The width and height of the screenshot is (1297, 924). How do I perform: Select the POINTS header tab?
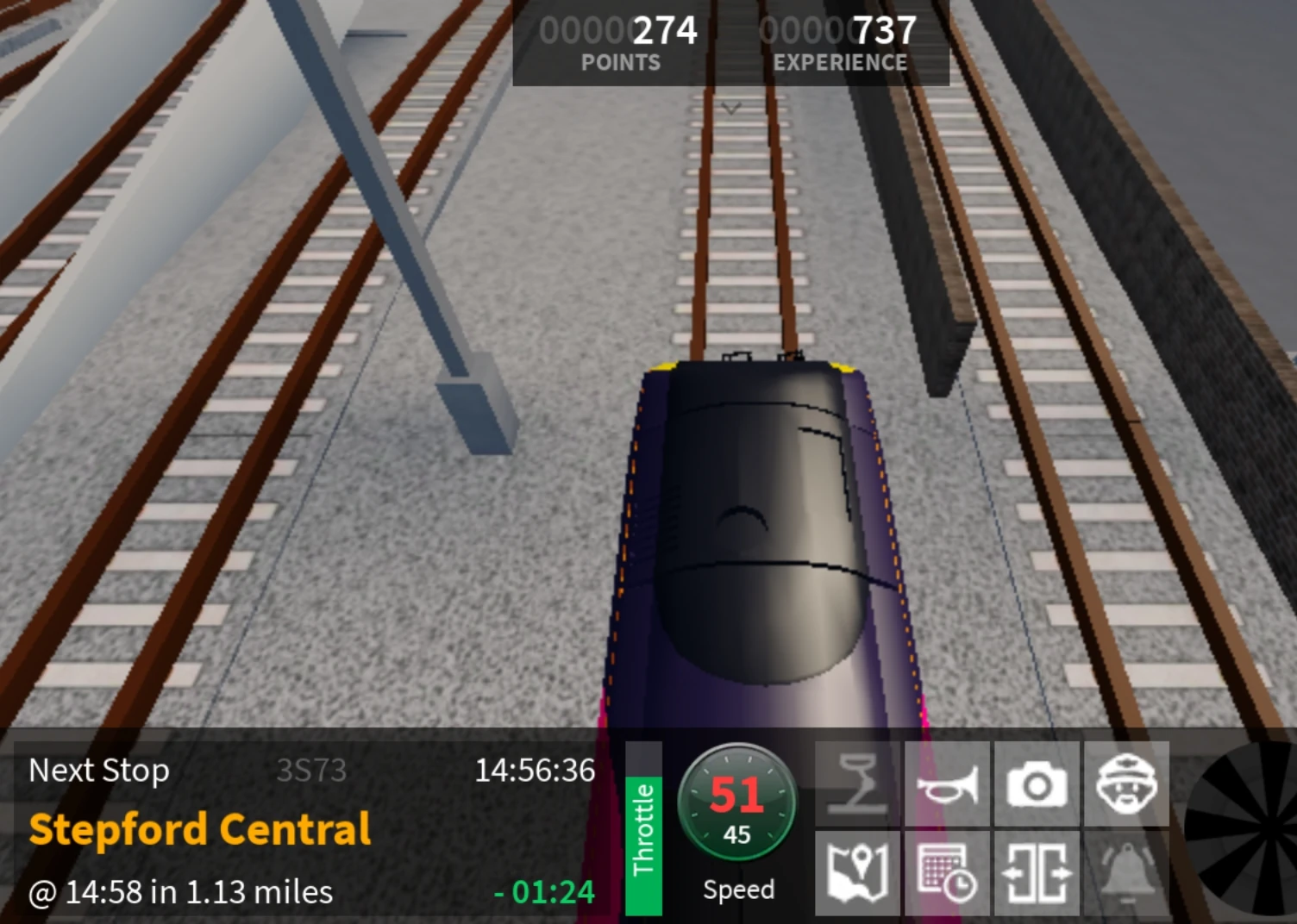click(x=620, y=61)
